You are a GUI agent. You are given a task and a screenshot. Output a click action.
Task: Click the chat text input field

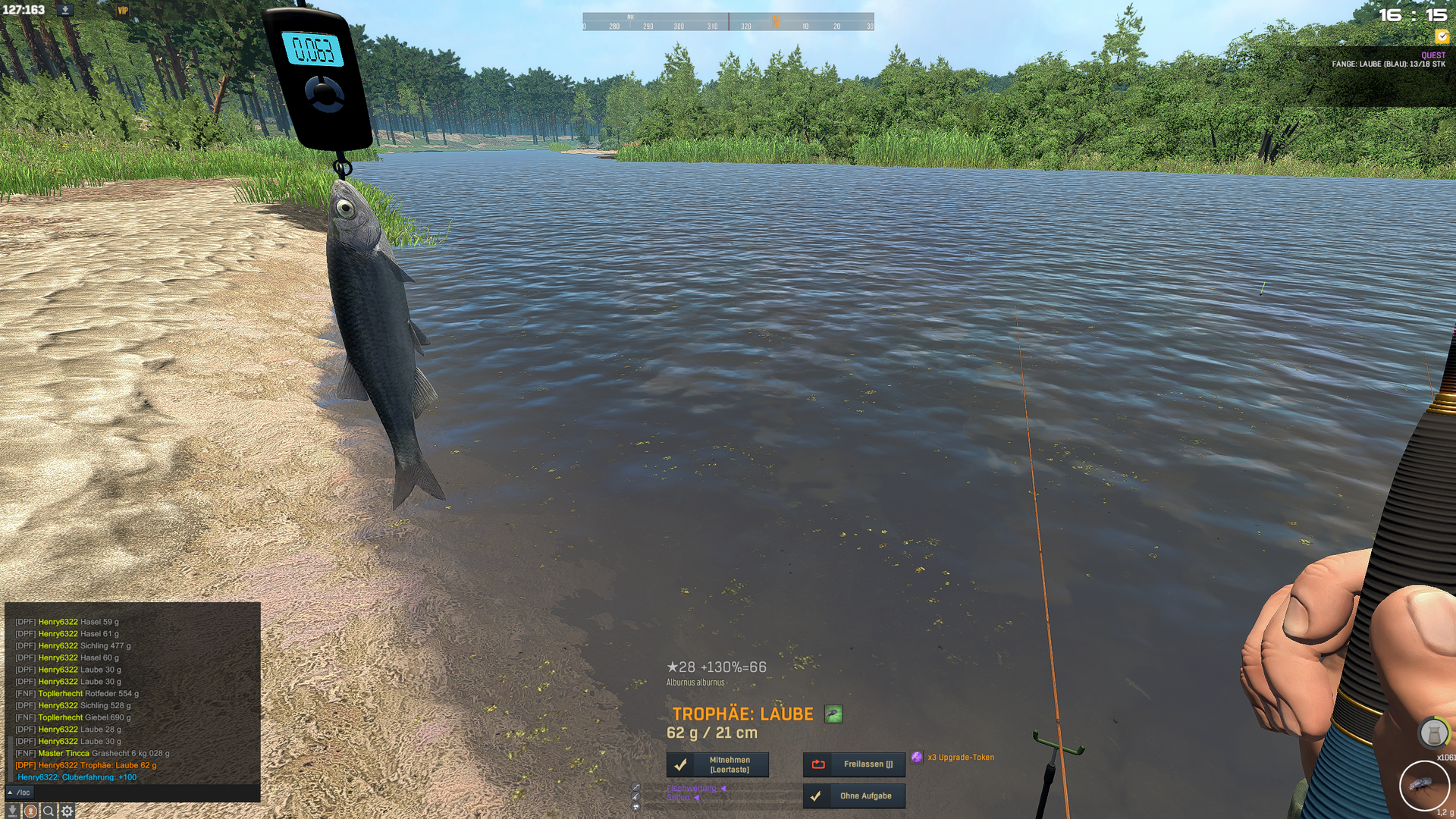coord(144,792)
